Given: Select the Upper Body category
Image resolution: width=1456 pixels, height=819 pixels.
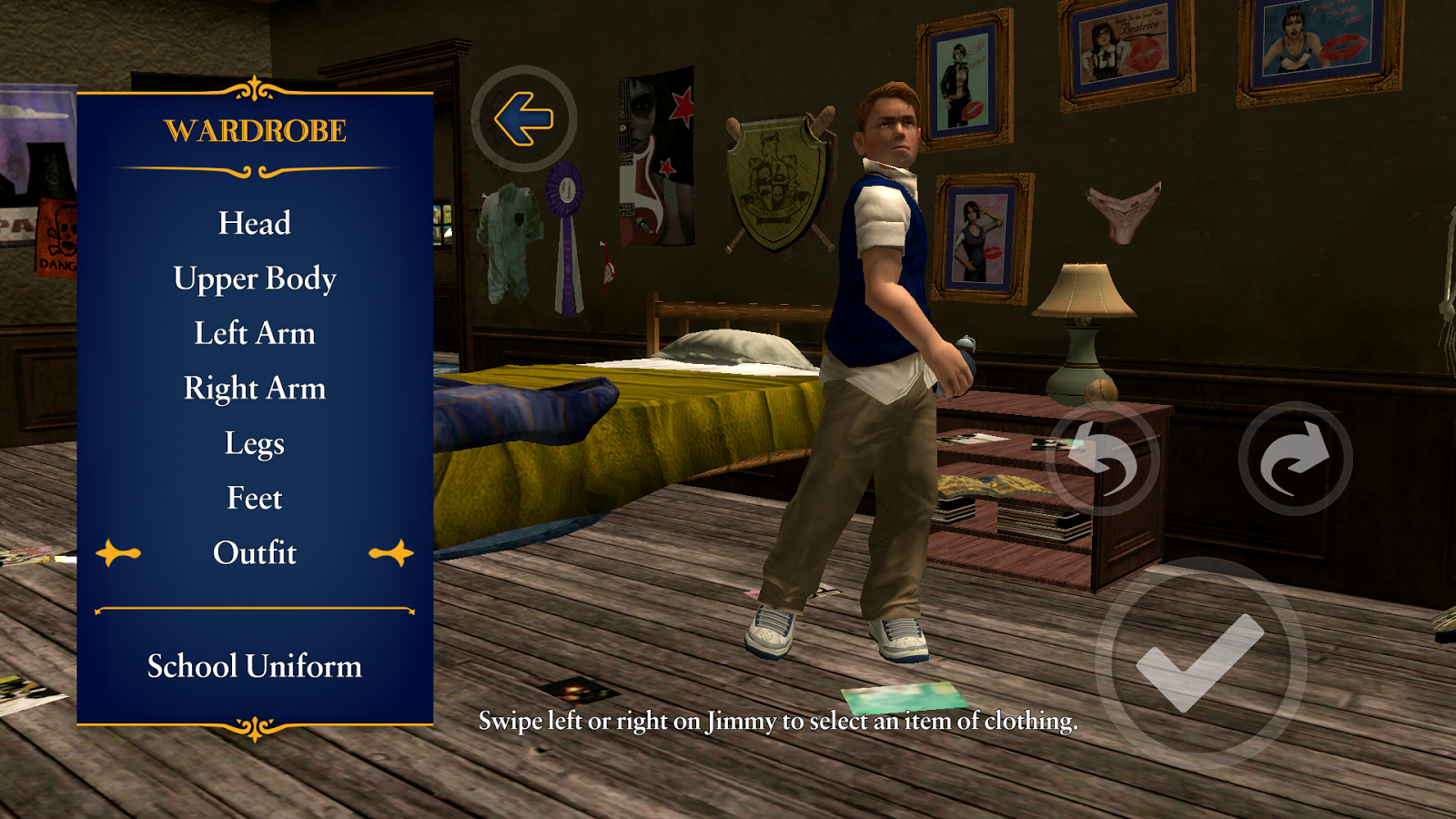Looking at the screenshot, I should pos(256,278).
